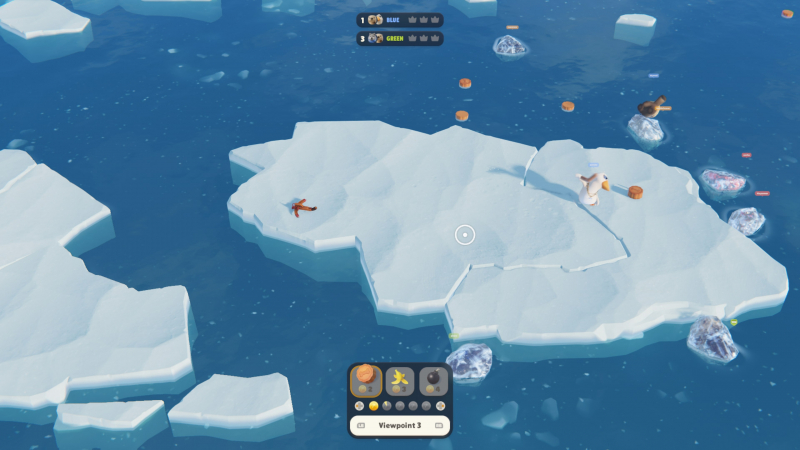Pick the black bomb item slot
This screenshot has width=800, height=450.
point(433,381)
